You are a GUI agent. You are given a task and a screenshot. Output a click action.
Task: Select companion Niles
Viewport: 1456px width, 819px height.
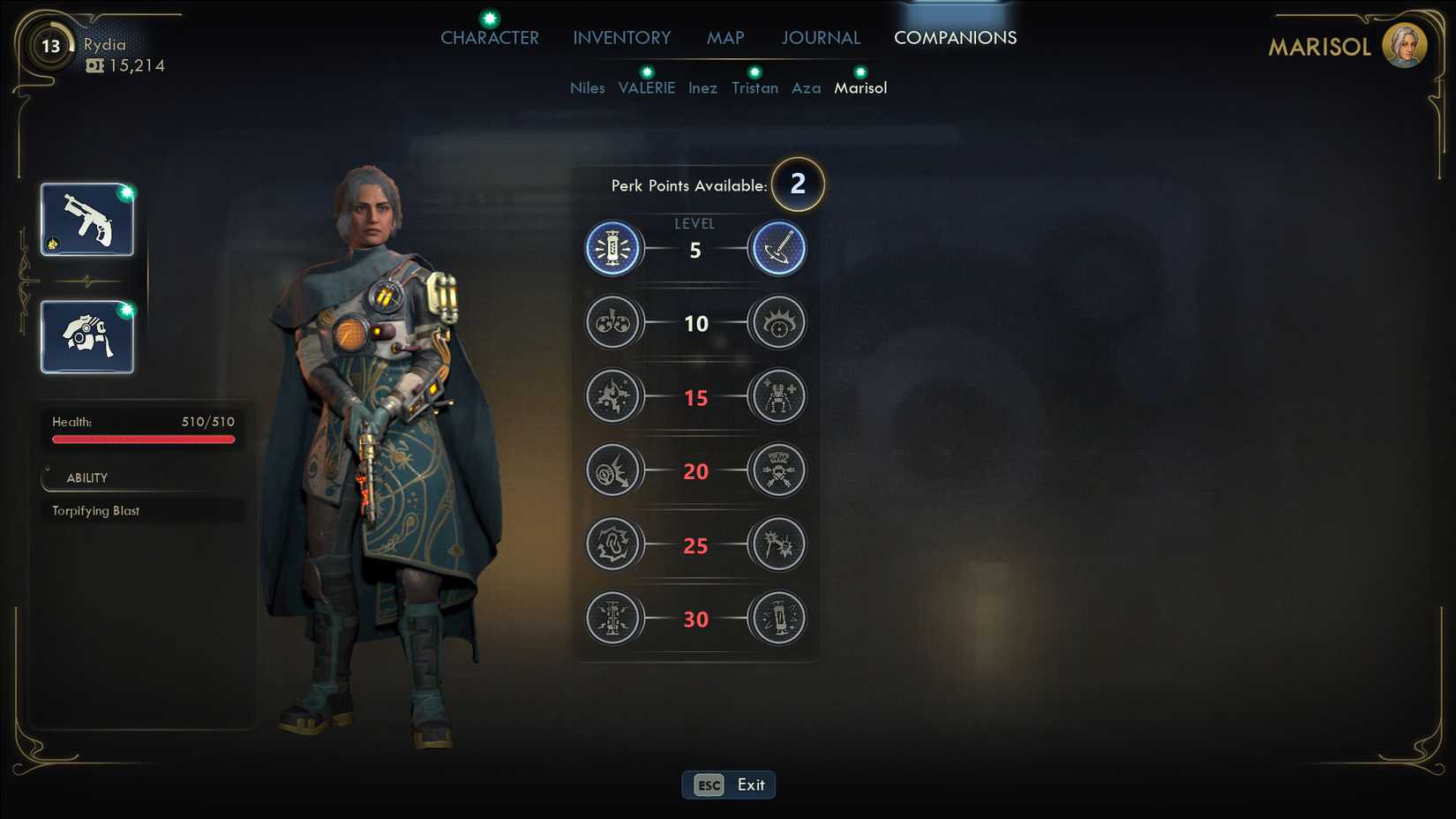coord(588,88)
